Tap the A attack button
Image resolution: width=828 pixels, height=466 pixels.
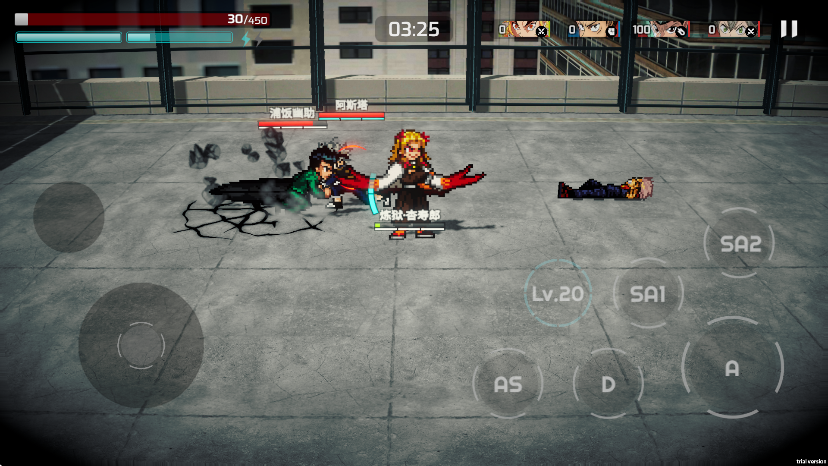(732, 368)
